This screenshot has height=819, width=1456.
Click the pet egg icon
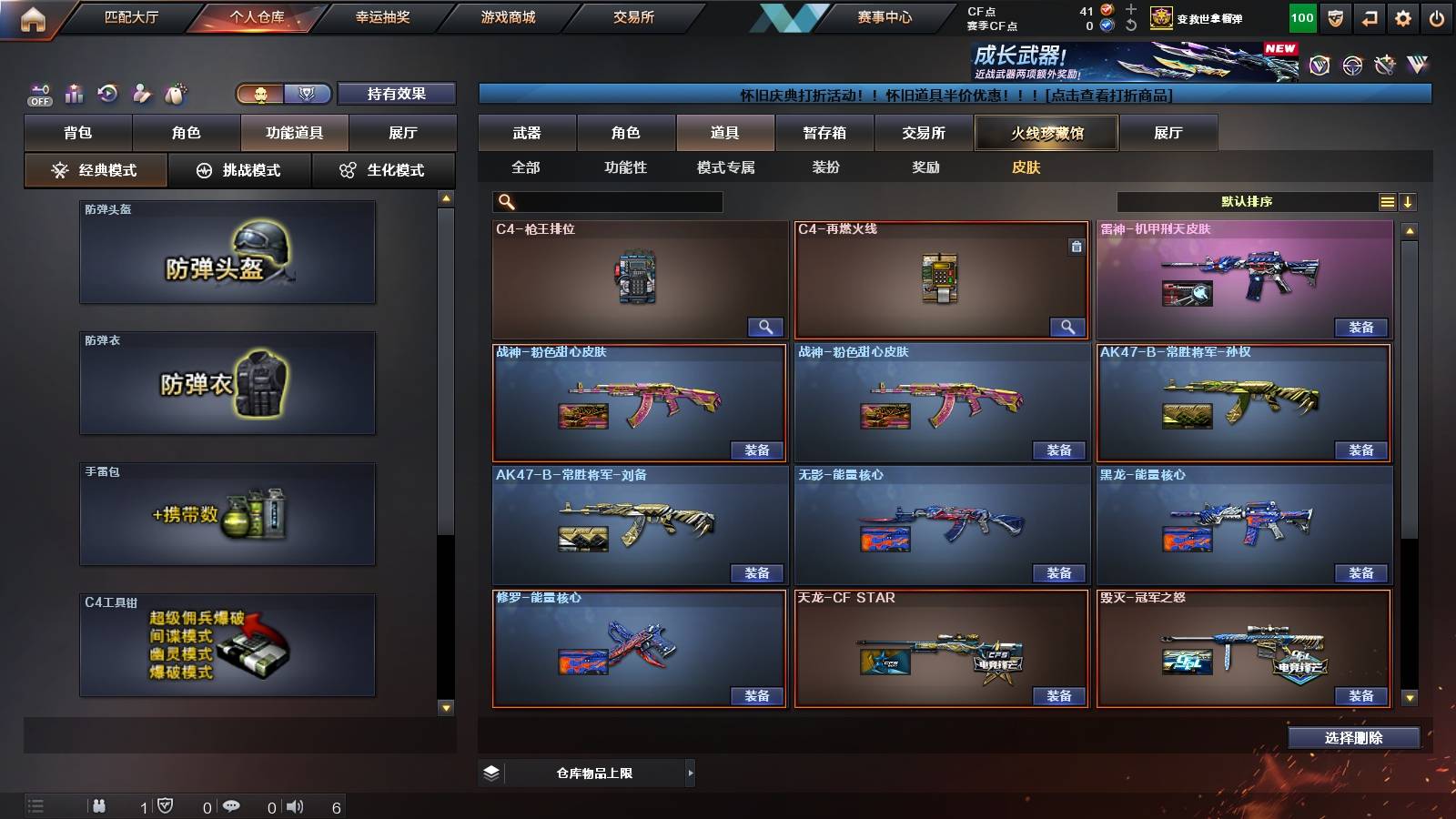point(177,93)
